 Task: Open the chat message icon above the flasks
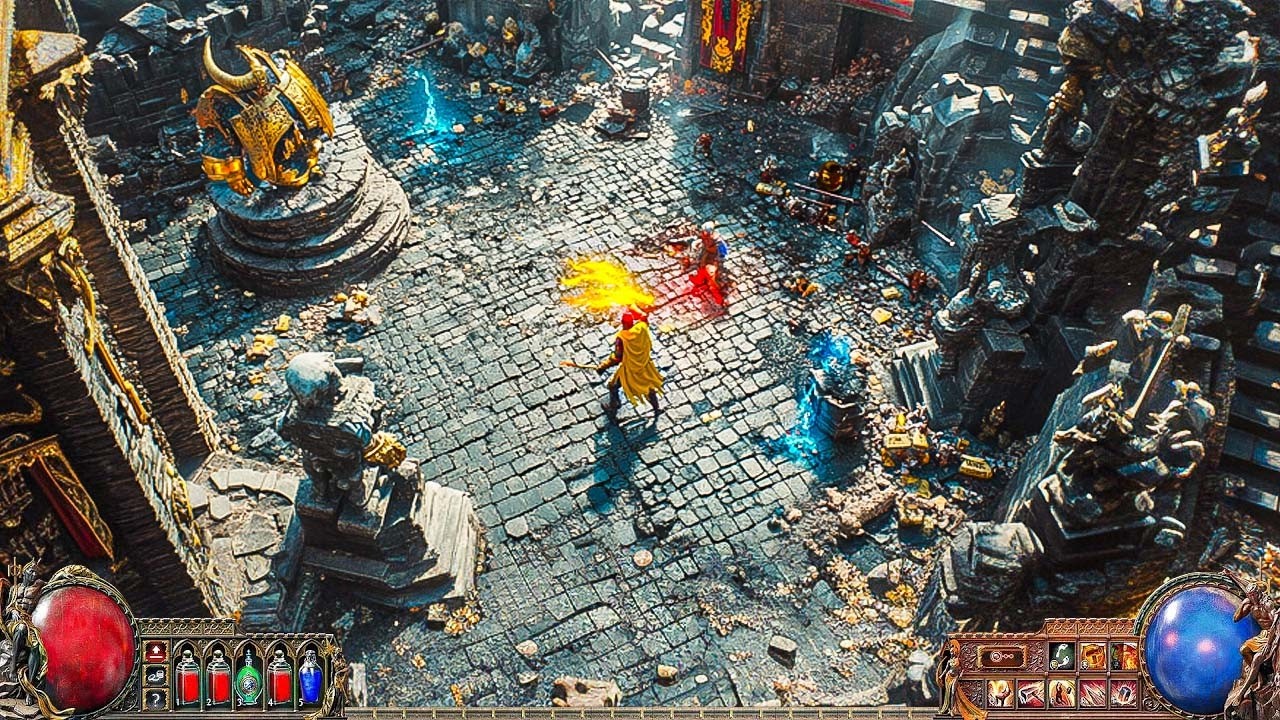(156, 676)
